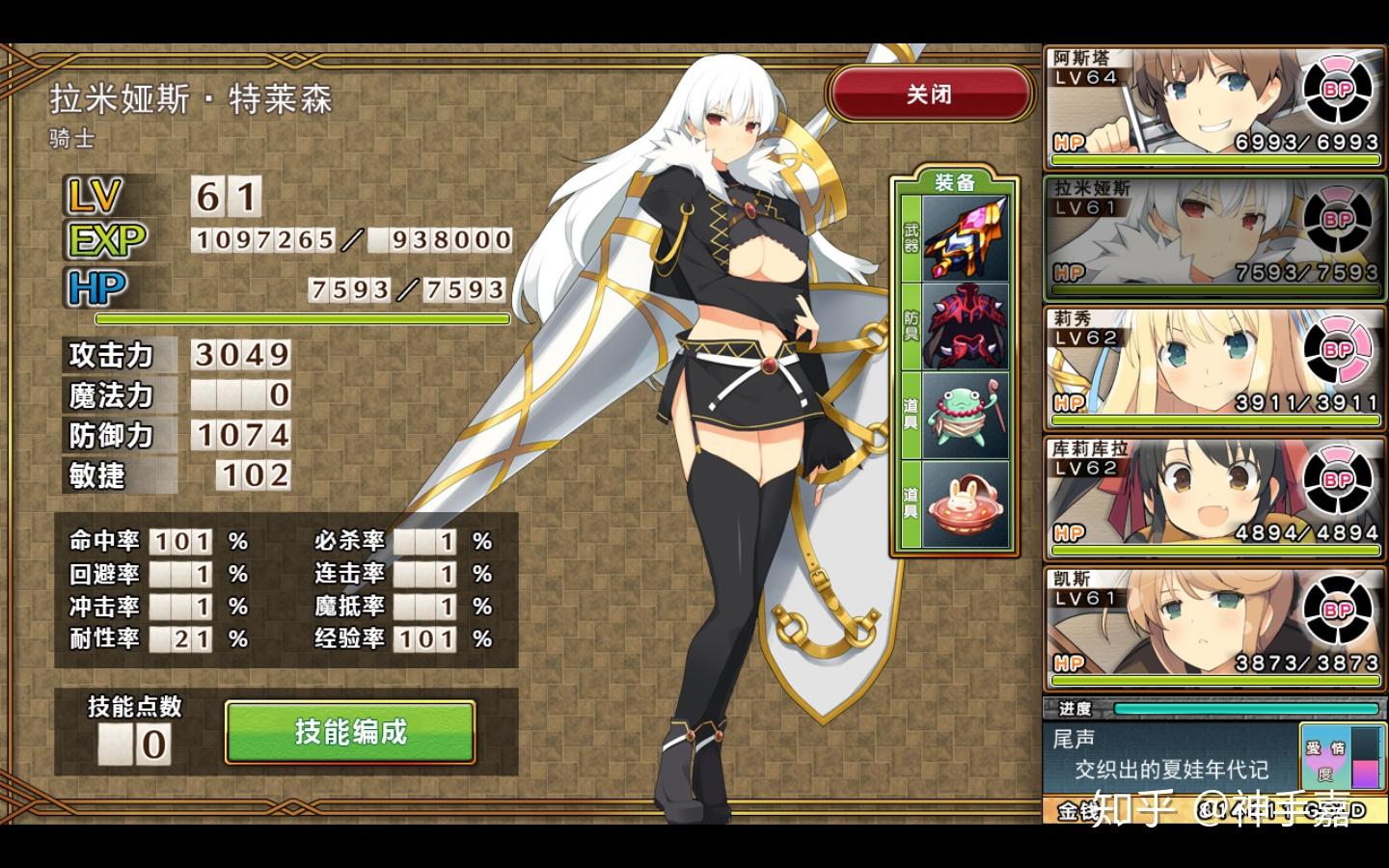Switch to party member 库莉库拉
1389x868 pixels.
tap(1213, 497)
